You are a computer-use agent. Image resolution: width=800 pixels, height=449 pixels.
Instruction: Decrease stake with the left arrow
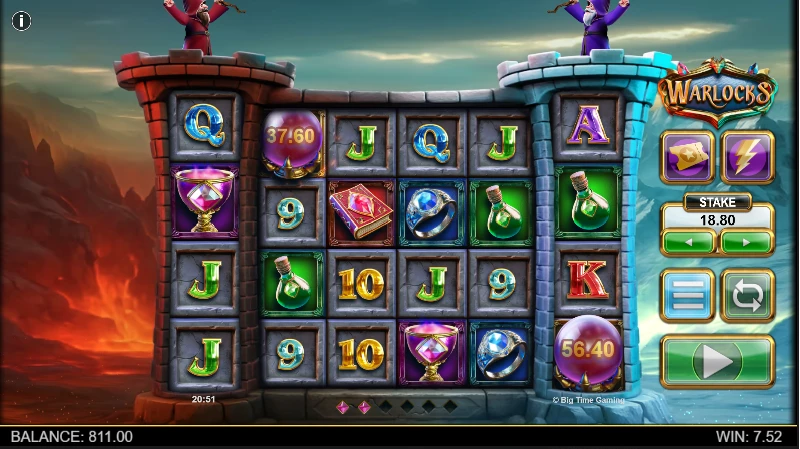point(688,242)
